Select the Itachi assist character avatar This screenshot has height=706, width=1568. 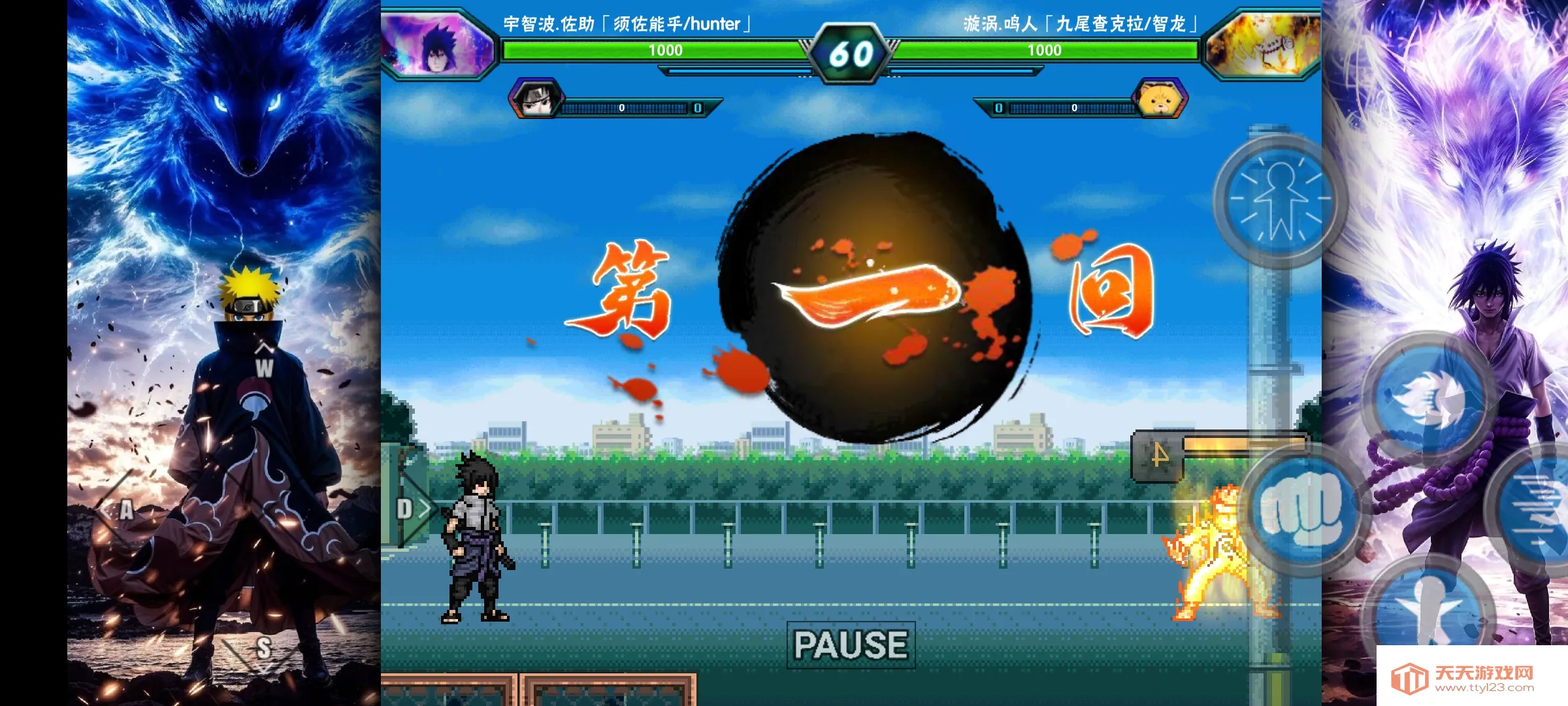pos(536,98)
